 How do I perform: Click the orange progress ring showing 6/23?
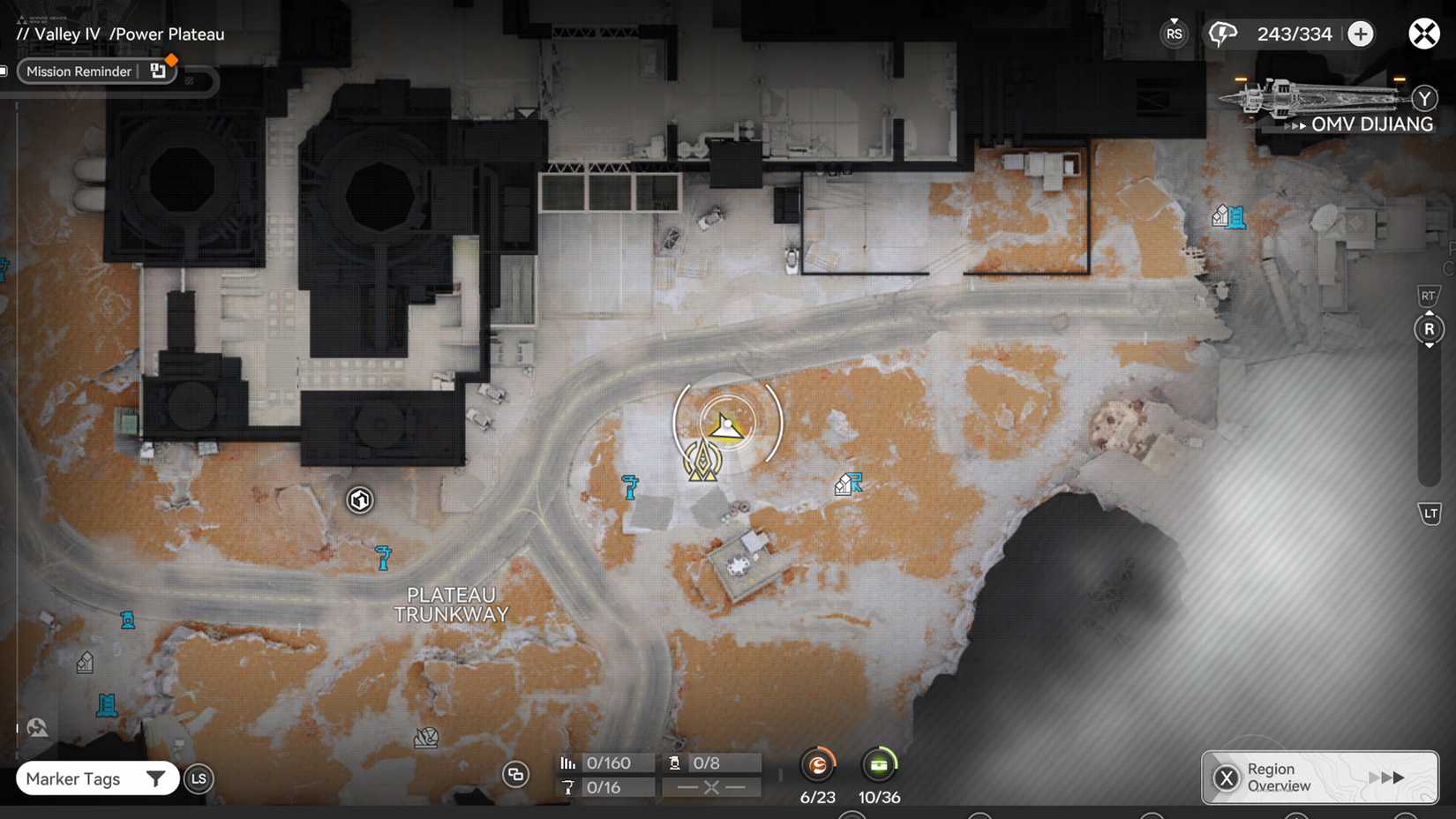coord(818,764)
